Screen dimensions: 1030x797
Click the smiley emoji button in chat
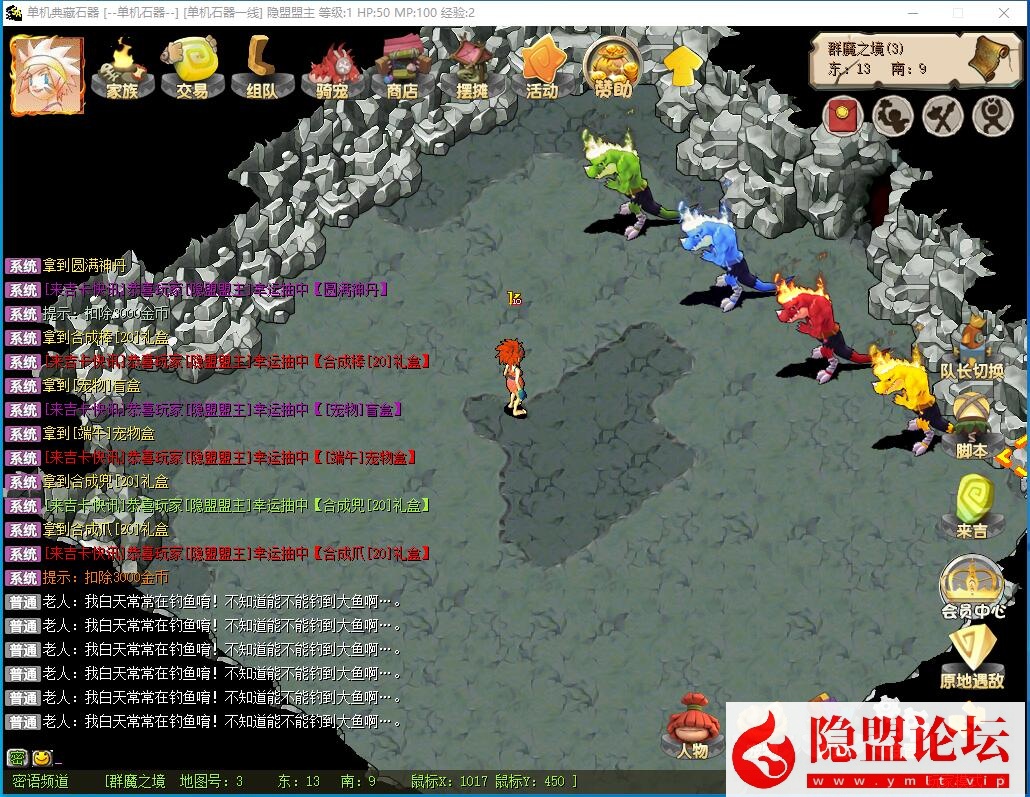42,758
